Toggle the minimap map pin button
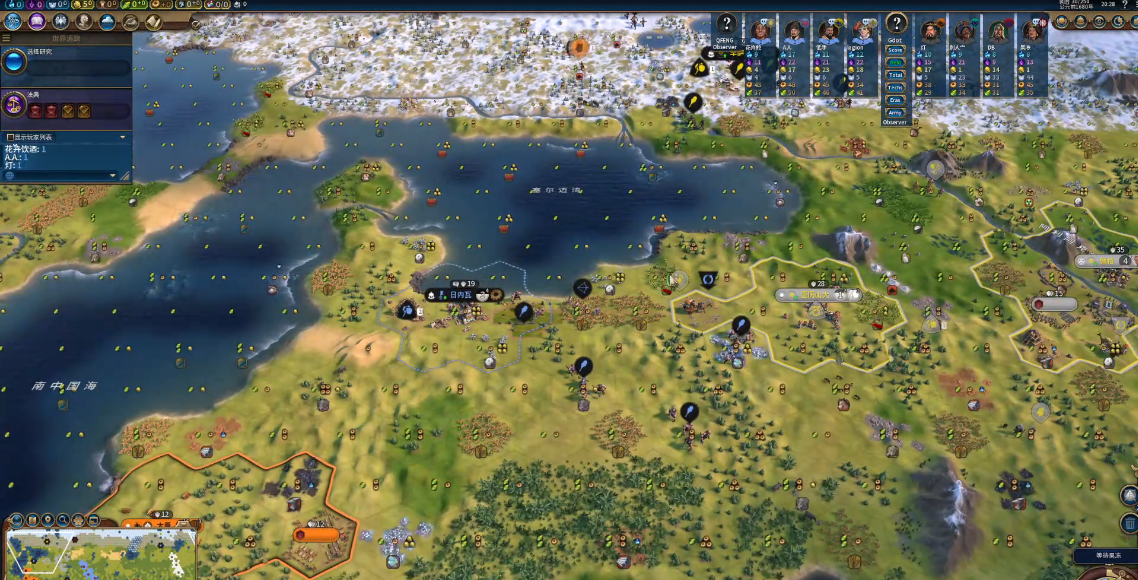The image size is (1138, 580). (48, 520)
